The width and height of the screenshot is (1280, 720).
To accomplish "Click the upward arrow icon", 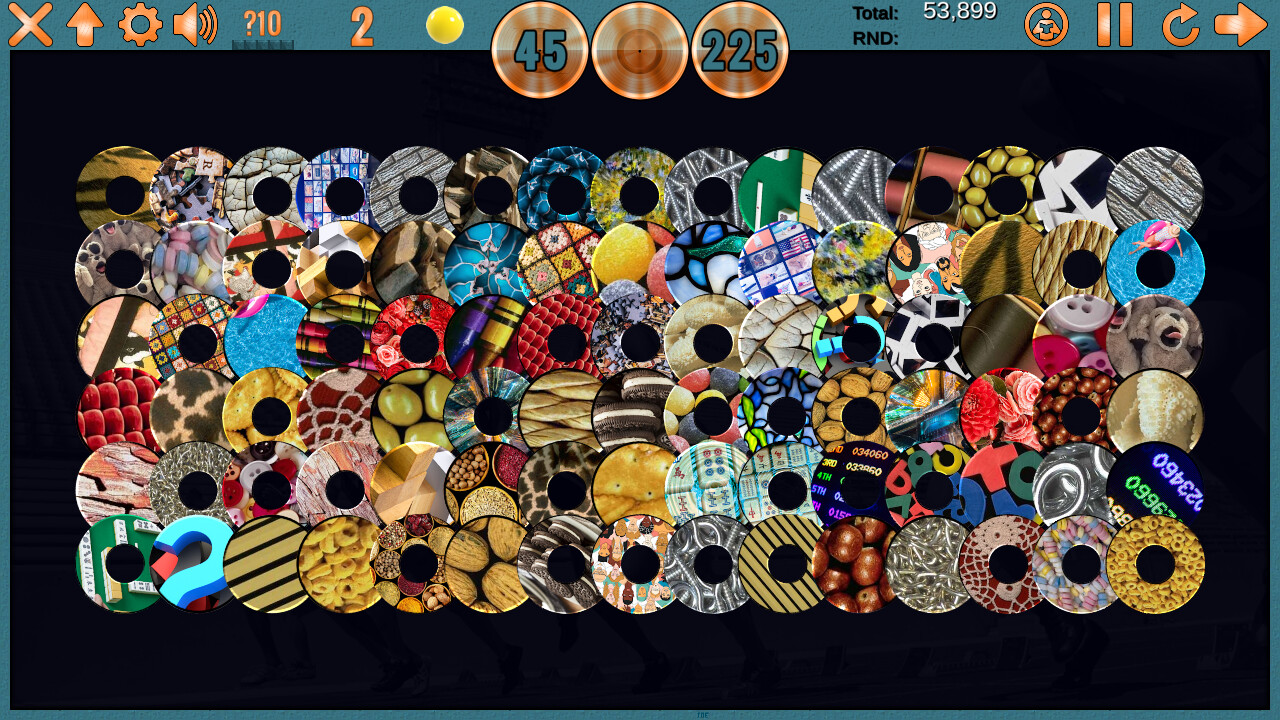I will pos(86,27).
